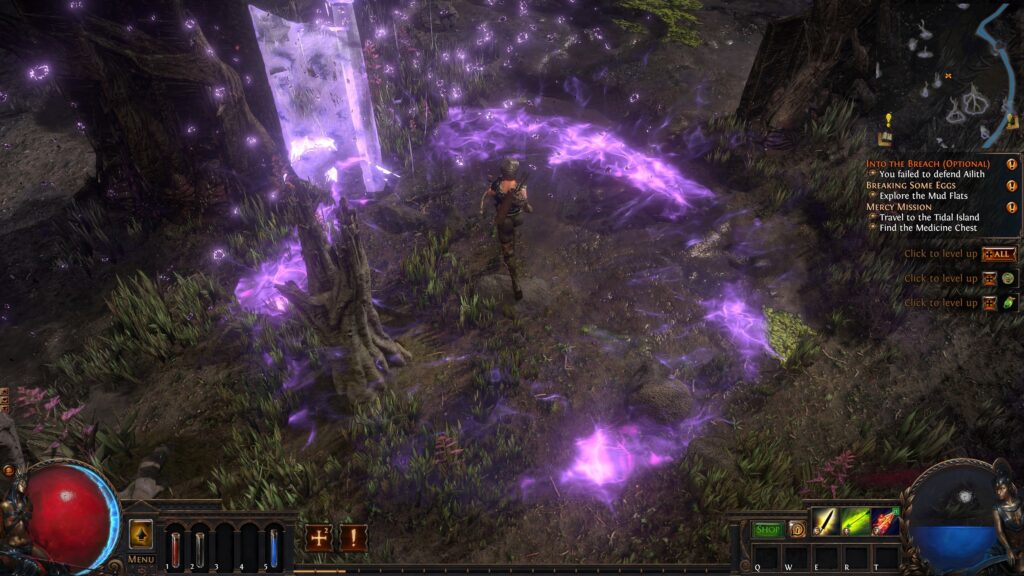The width and height of the screenshot is (1024, 576).
Task: Select the yellow sword attack skill
Action: 825,522
